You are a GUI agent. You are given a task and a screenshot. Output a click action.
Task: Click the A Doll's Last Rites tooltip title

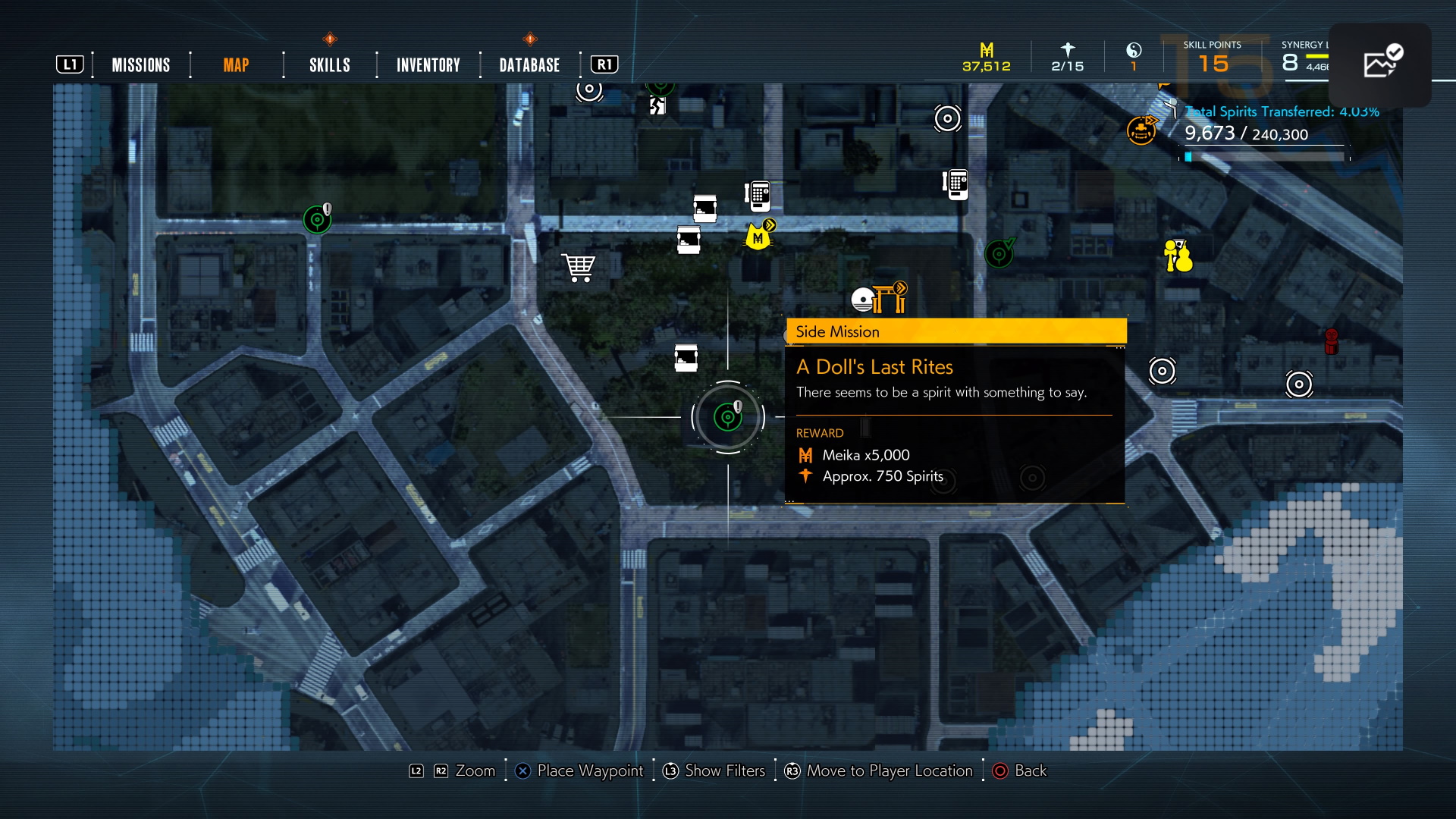click(874, 367)
